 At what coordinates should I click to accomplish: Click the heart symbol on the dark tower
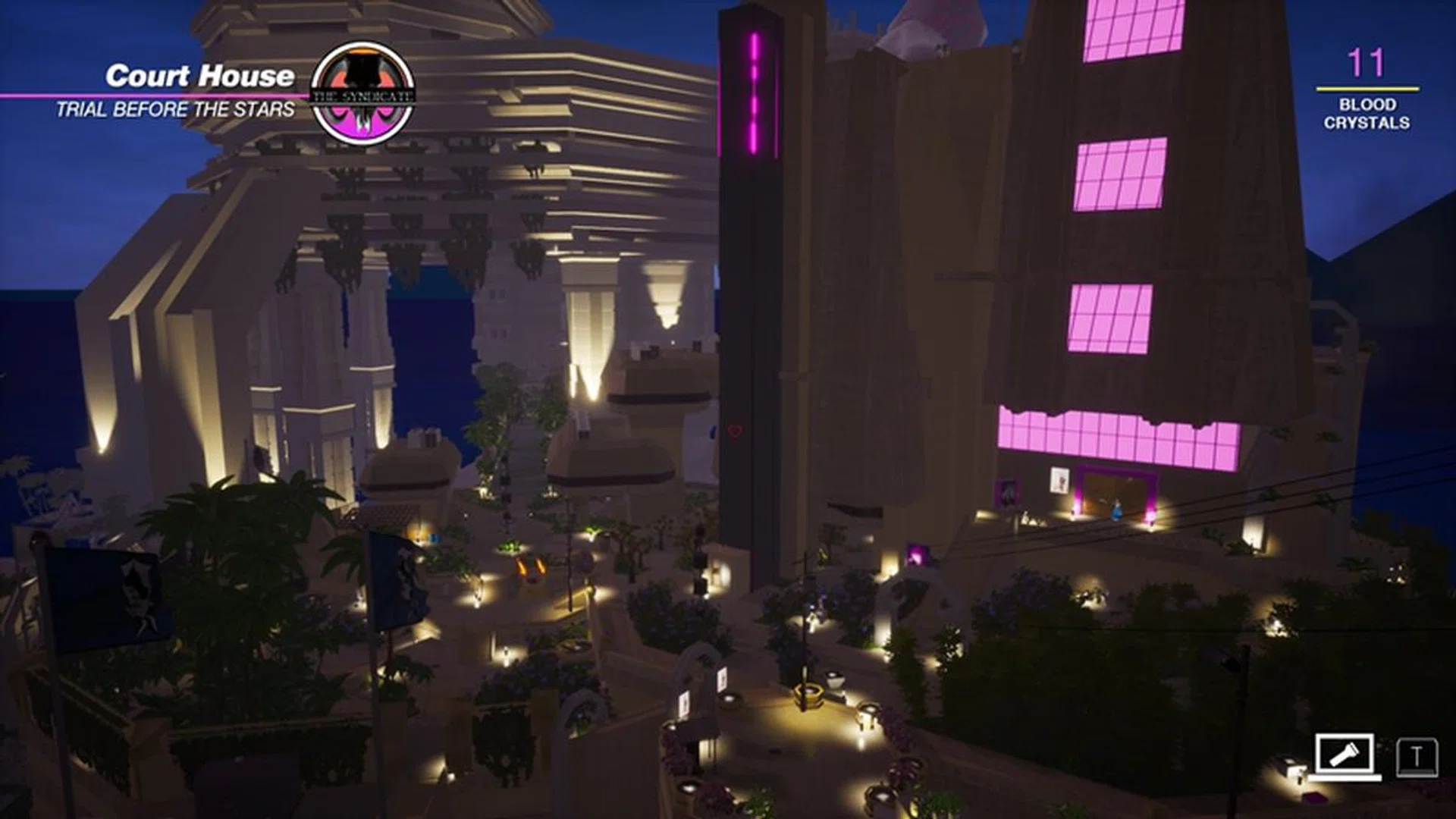[736, 431]
